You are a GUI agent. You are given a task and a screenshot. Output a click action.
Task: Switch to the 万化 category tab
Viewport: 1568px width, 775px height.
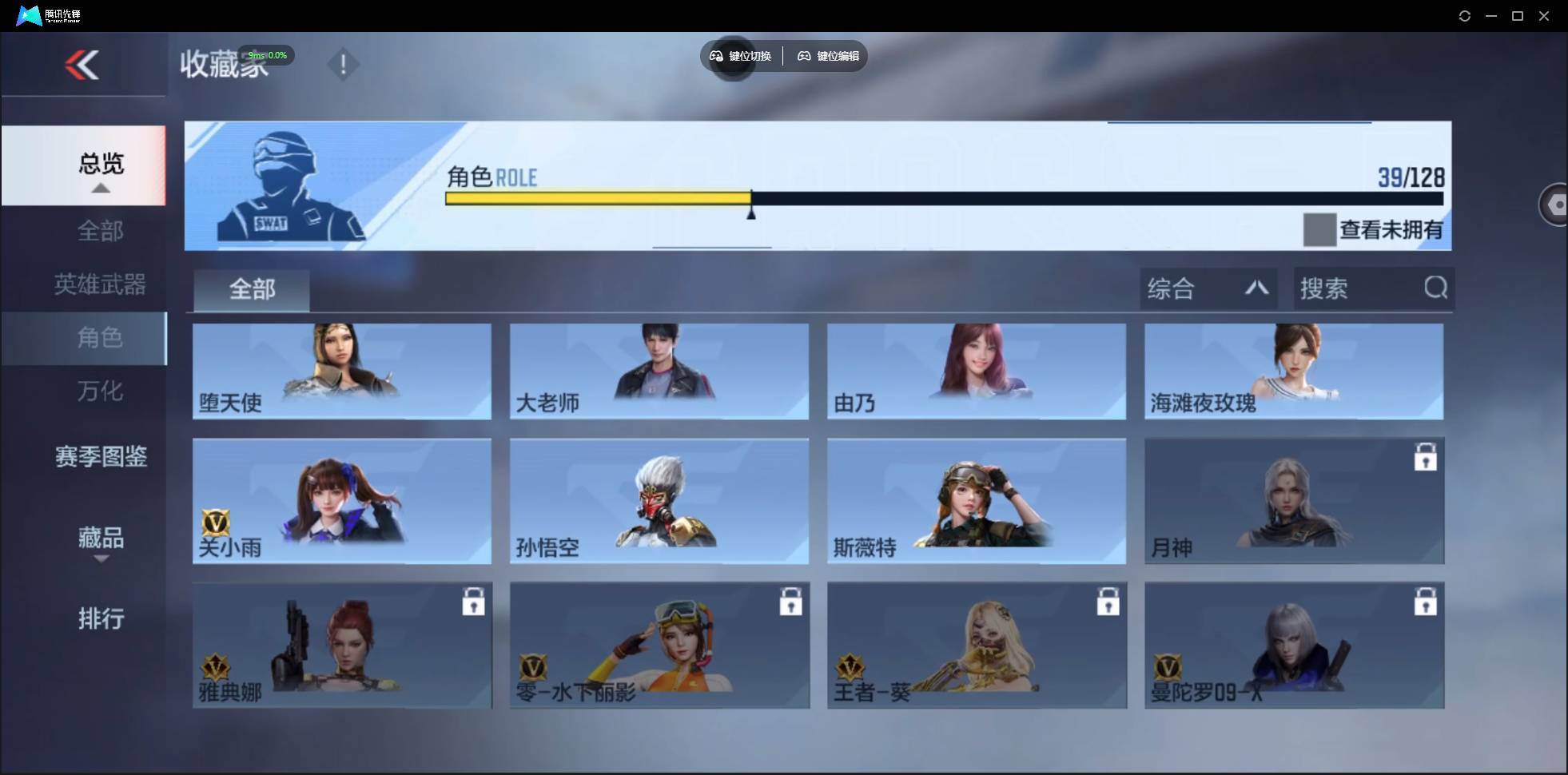pos(101,391)
